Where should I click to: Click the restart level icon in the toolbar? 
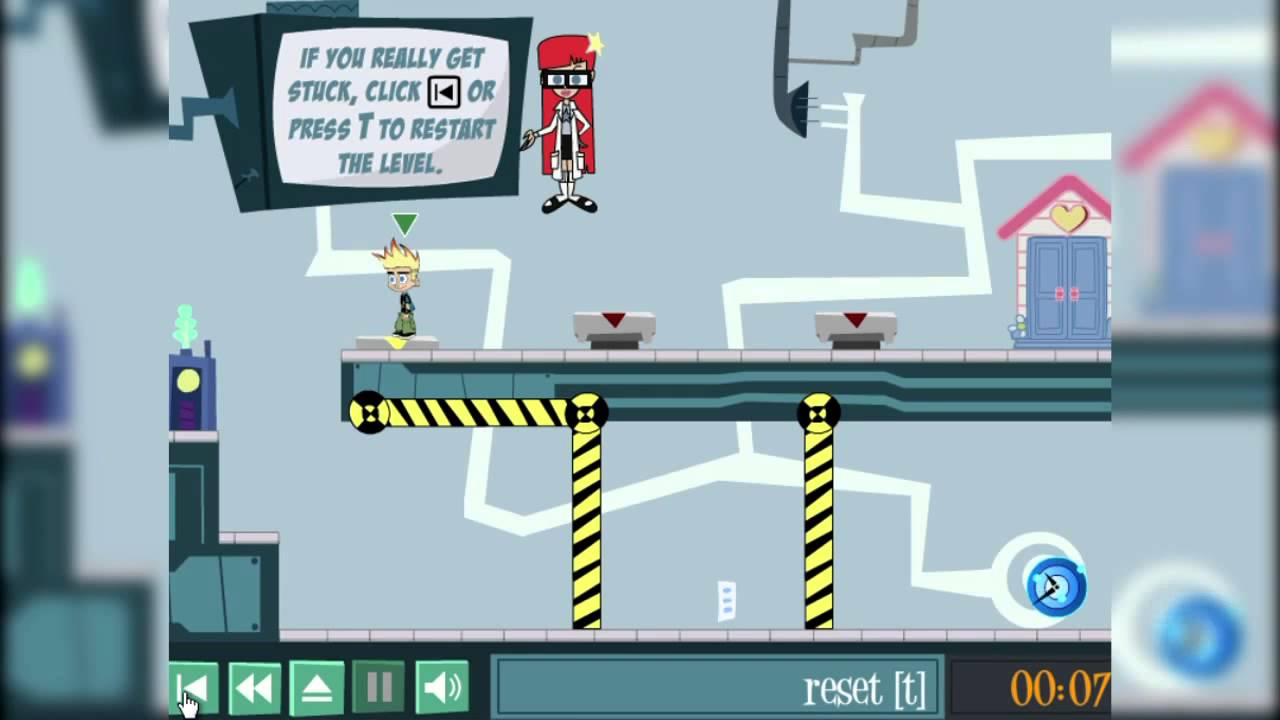(x=192, y=686)
